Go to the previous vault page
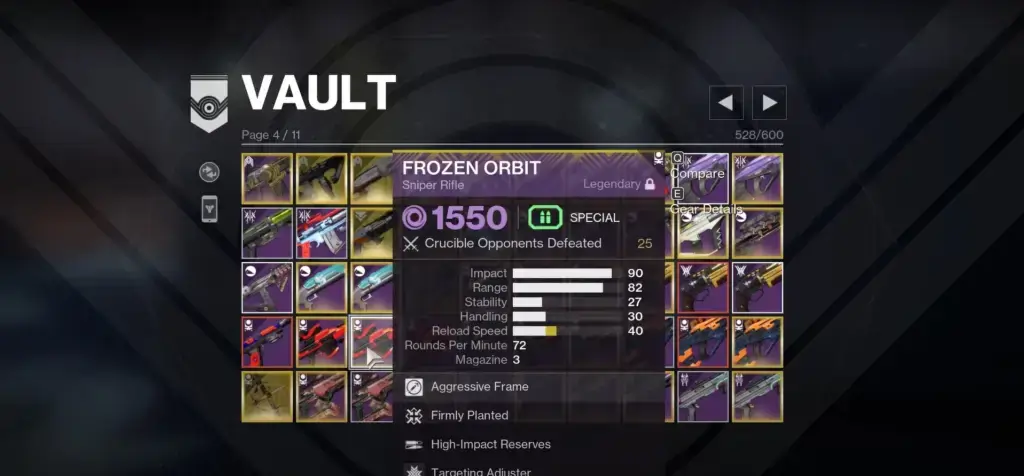 coord(726,102)
